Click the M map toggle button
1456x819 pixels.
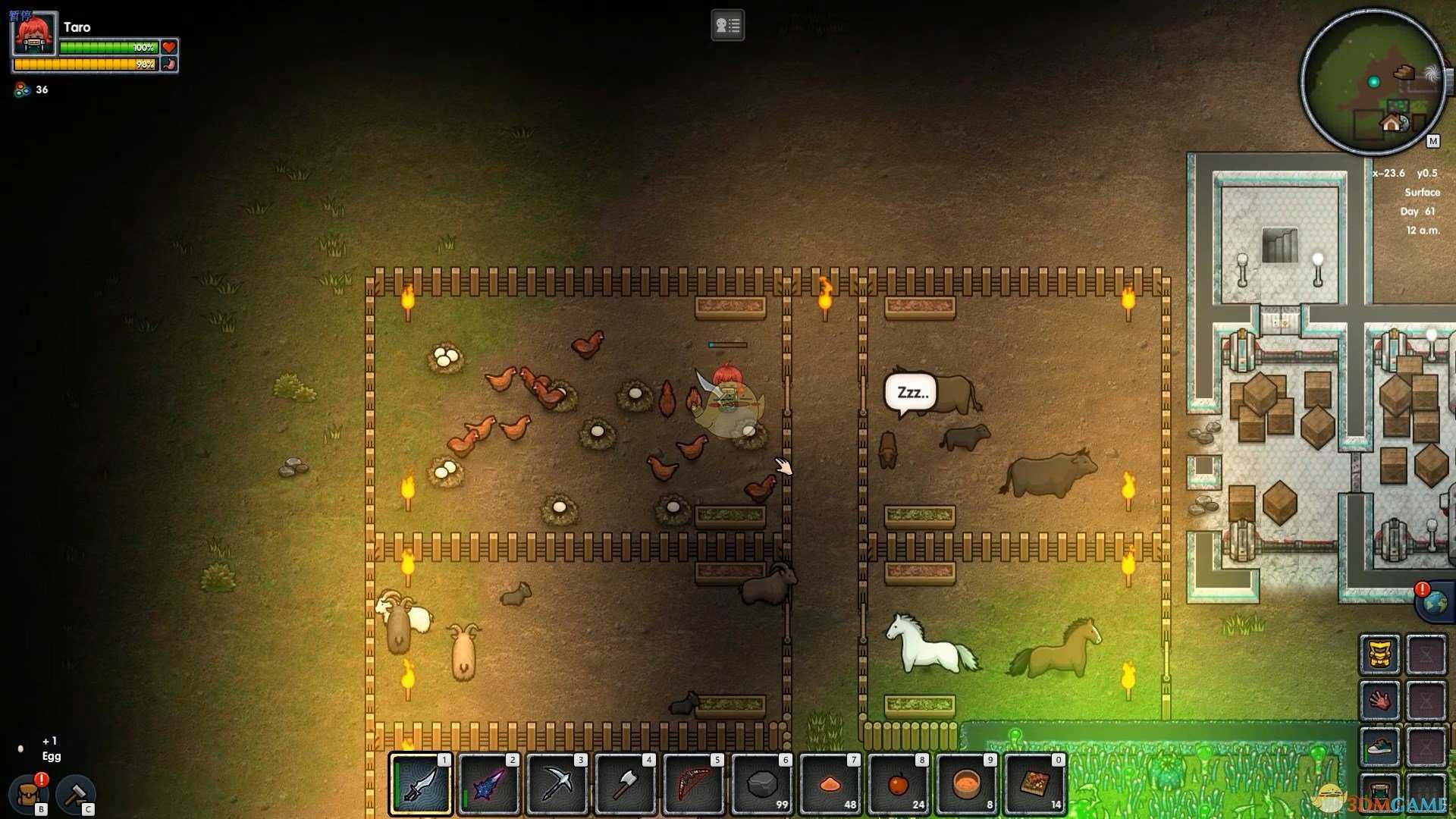[x=1432, y=141]
